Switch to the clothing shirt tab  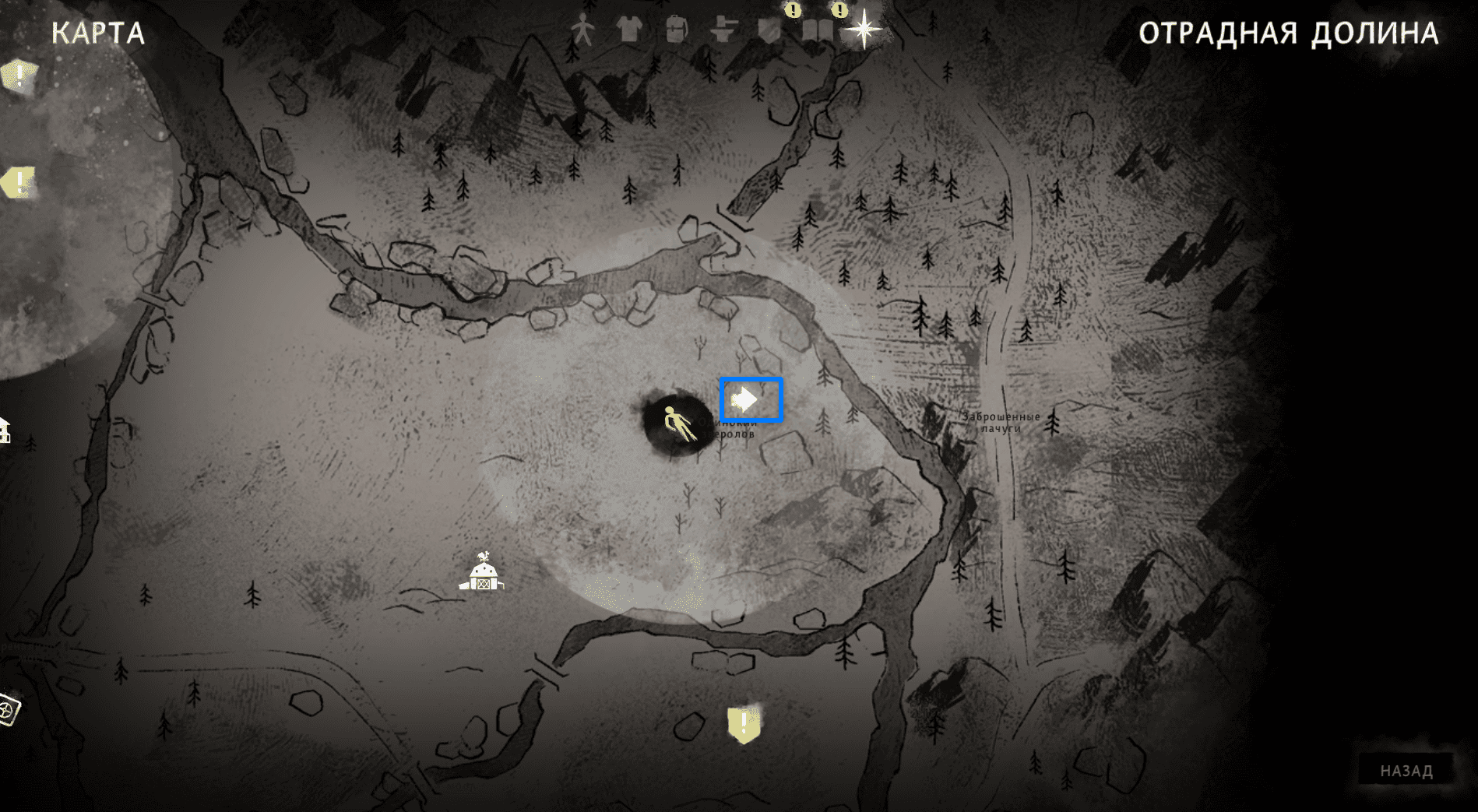point(628,30)
